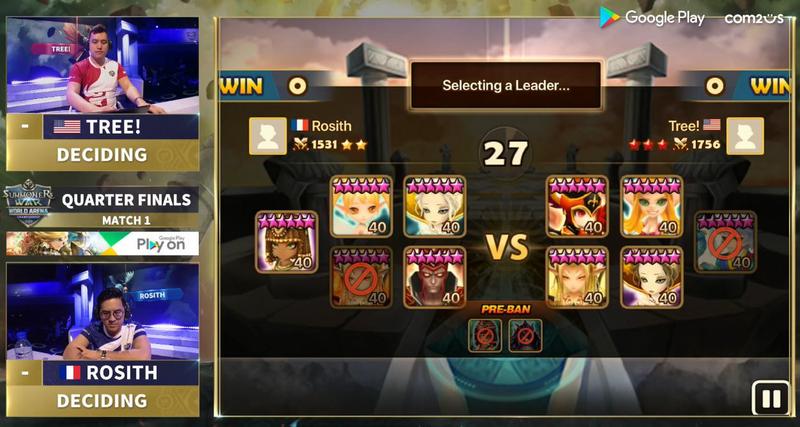Pick the golden-haired elf monster portrait
800x427 pixels.
pyautogui.click(x=578, y=277)
